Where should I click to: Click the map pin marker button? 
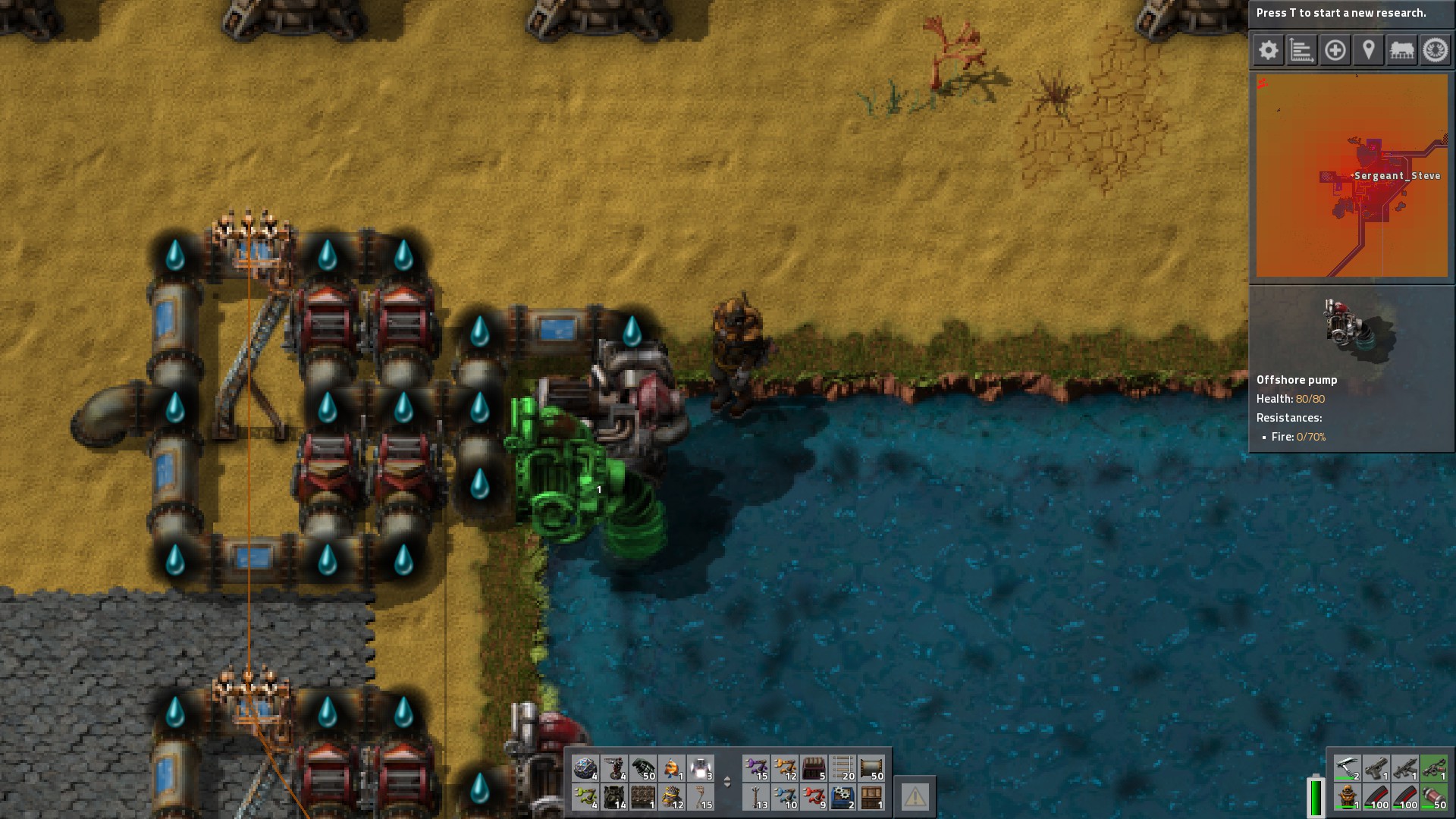click(1368, 51)
